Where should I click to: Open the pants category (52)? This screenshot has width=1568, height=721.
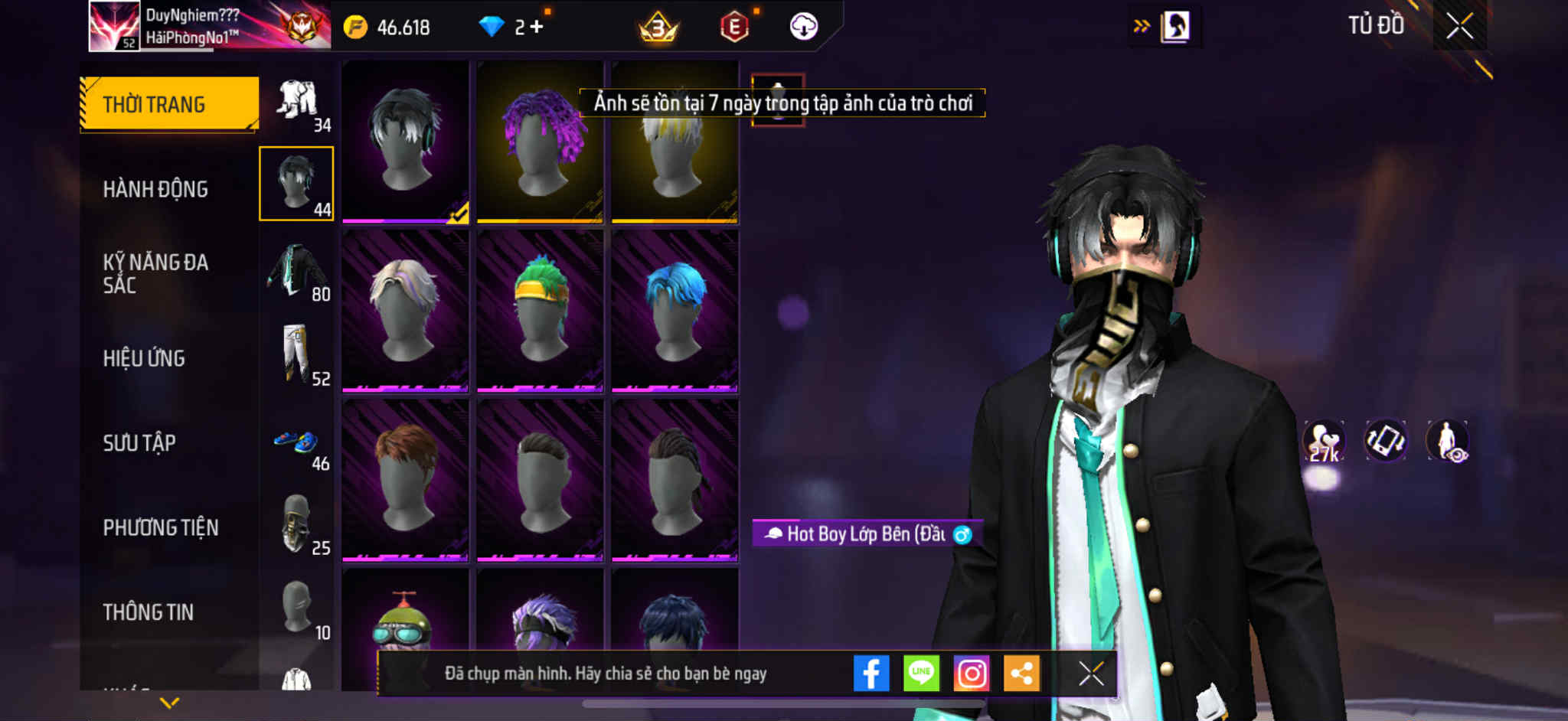tap(298, 357)
